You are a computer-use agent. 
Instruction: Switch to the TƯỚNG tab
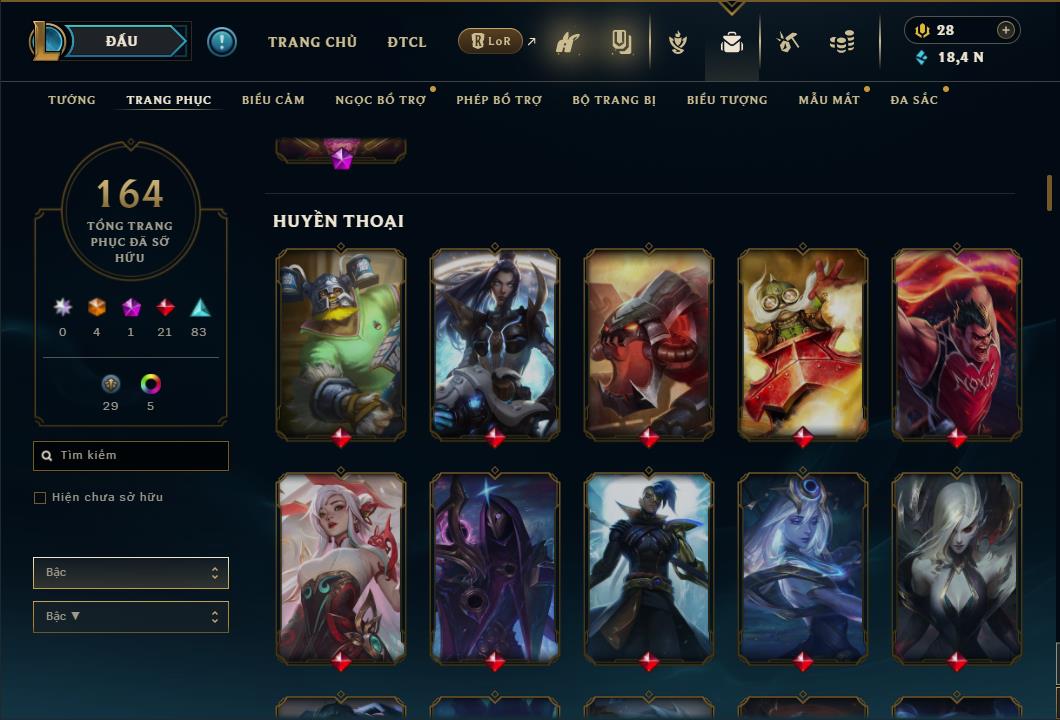click(72, 100)
